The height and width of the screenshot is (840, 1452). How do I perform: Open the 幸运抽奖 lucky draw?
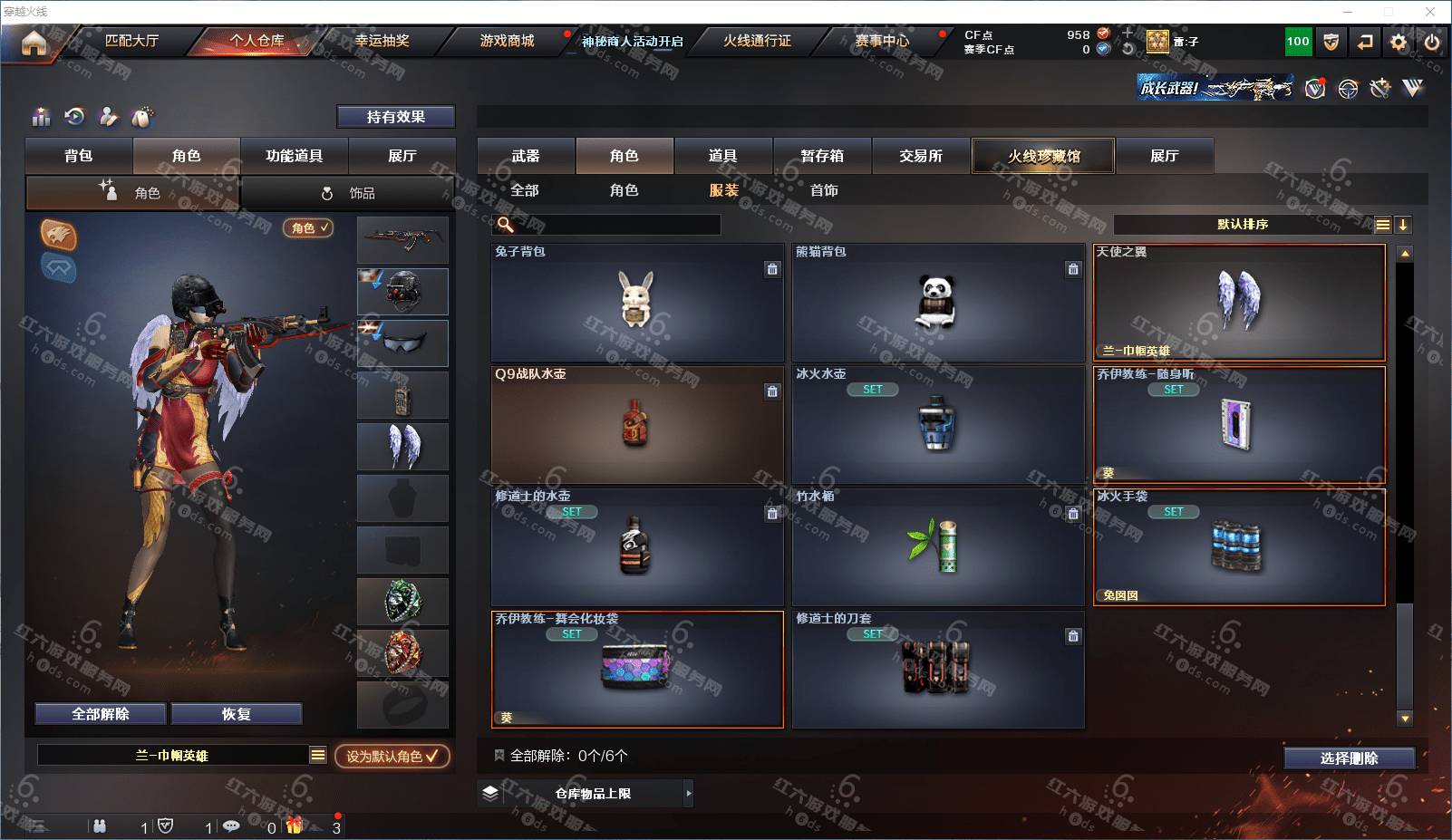point(382,41)
